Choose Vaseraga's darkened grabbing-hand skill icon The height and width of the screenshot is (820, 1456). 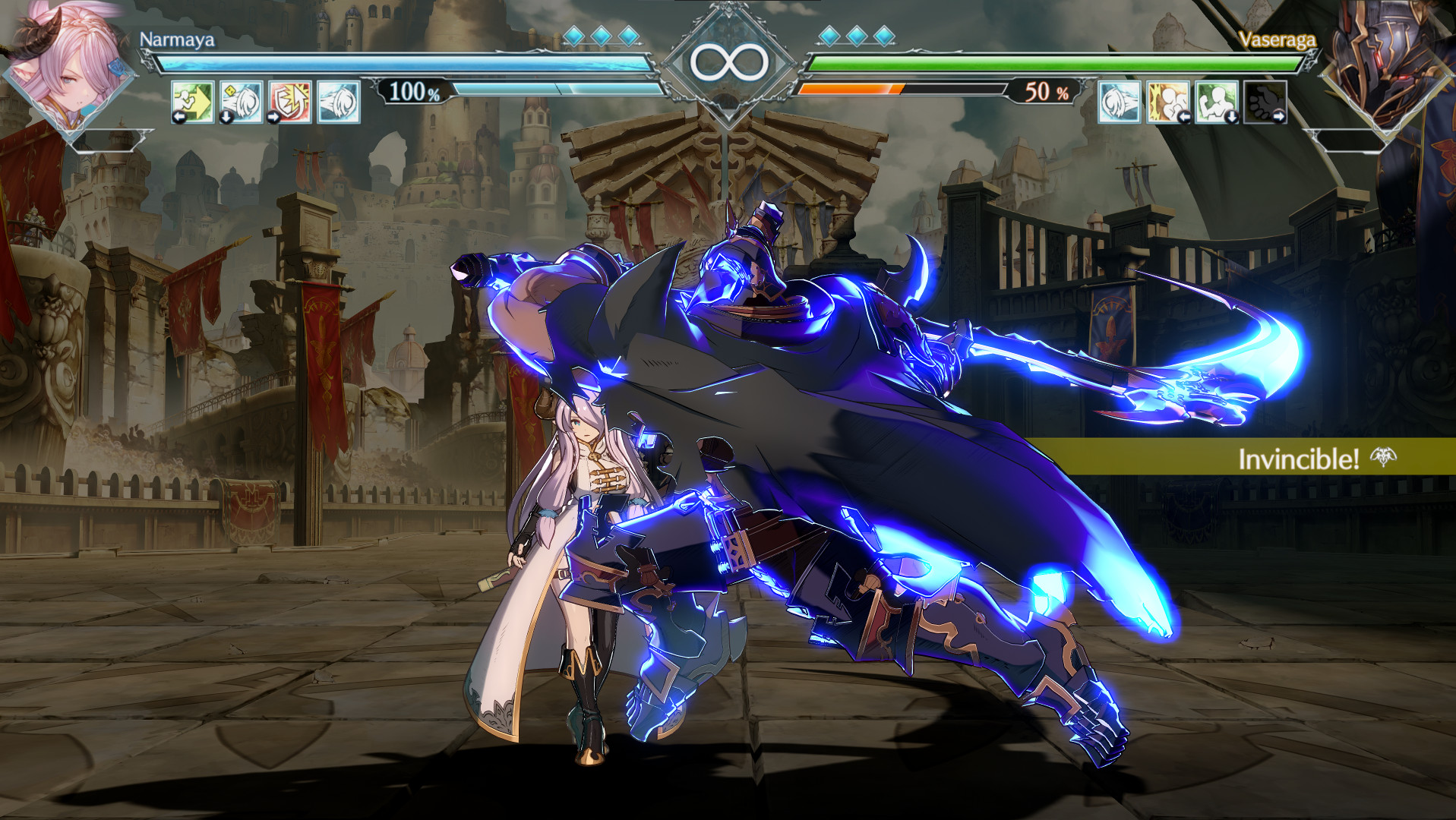(1265, 102)
